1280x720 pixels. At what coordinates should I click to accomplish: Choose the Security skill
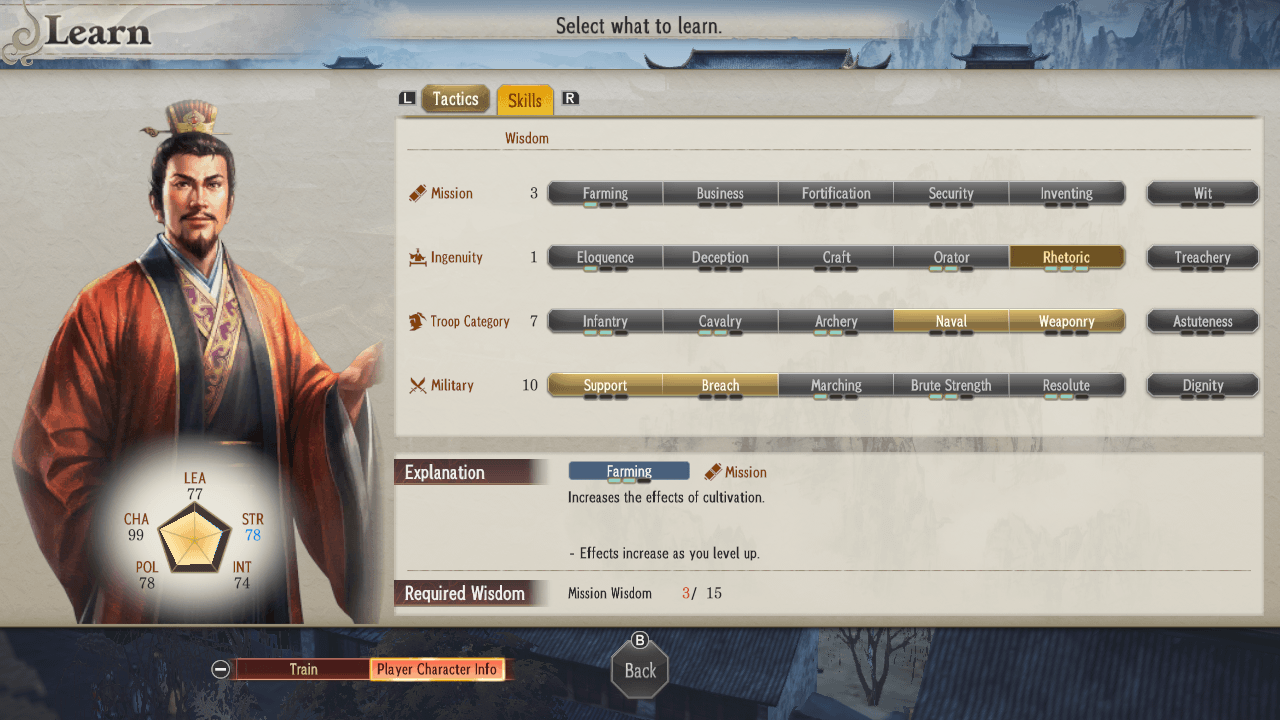coord(951,193)
